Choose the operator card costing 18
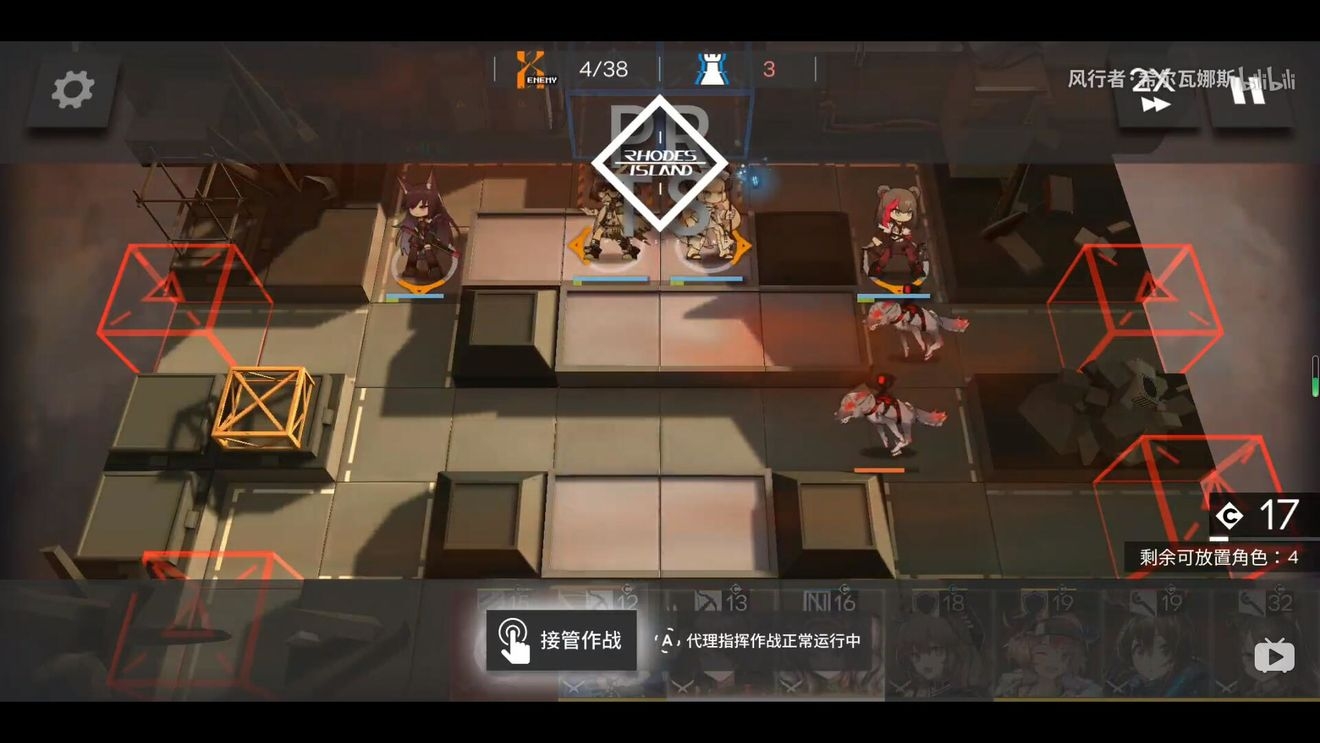The height and width of the screenshot is (743, 1320). pyautogui.click(x=938, y=645)
